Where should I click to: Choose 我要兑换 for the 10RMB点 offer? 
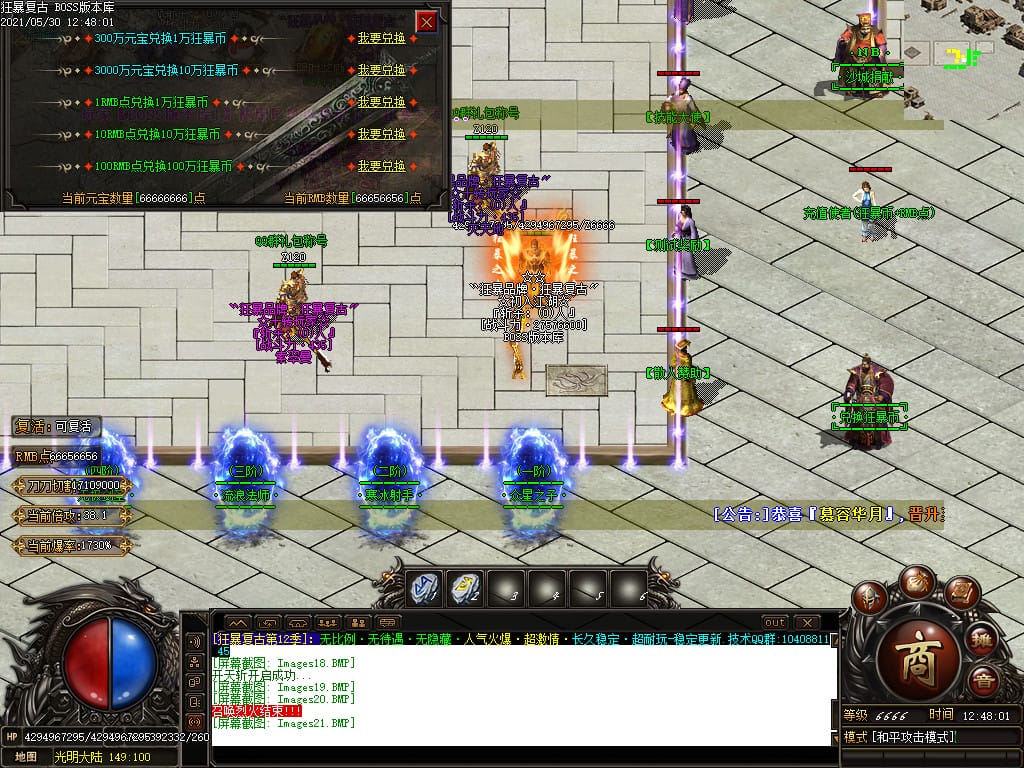pos(382,134)
